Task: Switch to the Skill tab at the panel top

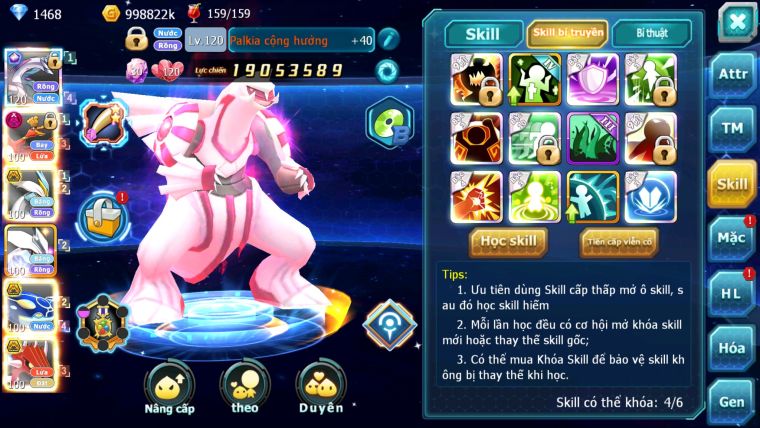Action: [484, 34]
